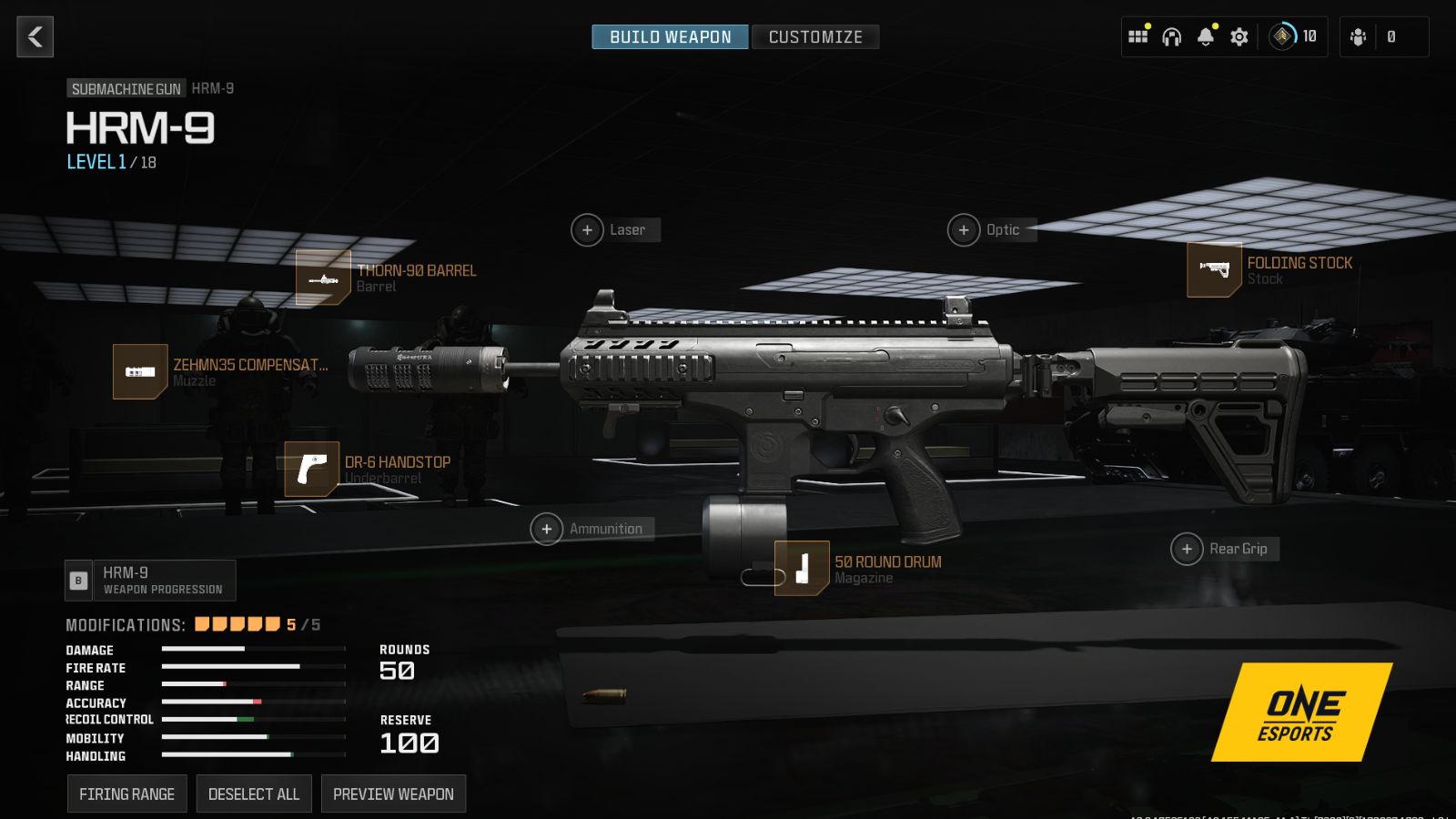Select the Build Weapon tab
1456x819 pixels.
pyautogui.click(x=669, y=36)
